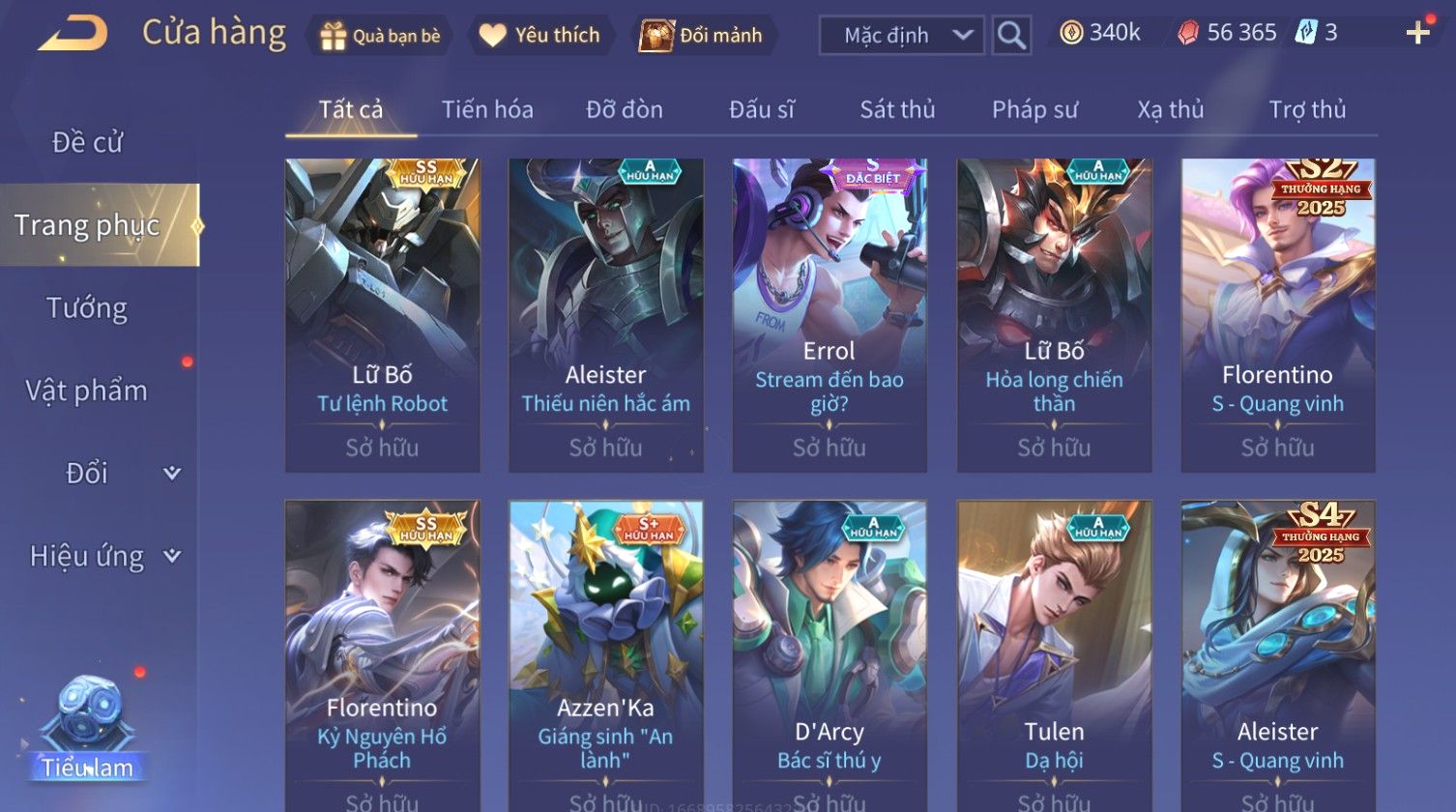Go back using the arrow button
The image size is (1456, 812).
pos(73,34)
